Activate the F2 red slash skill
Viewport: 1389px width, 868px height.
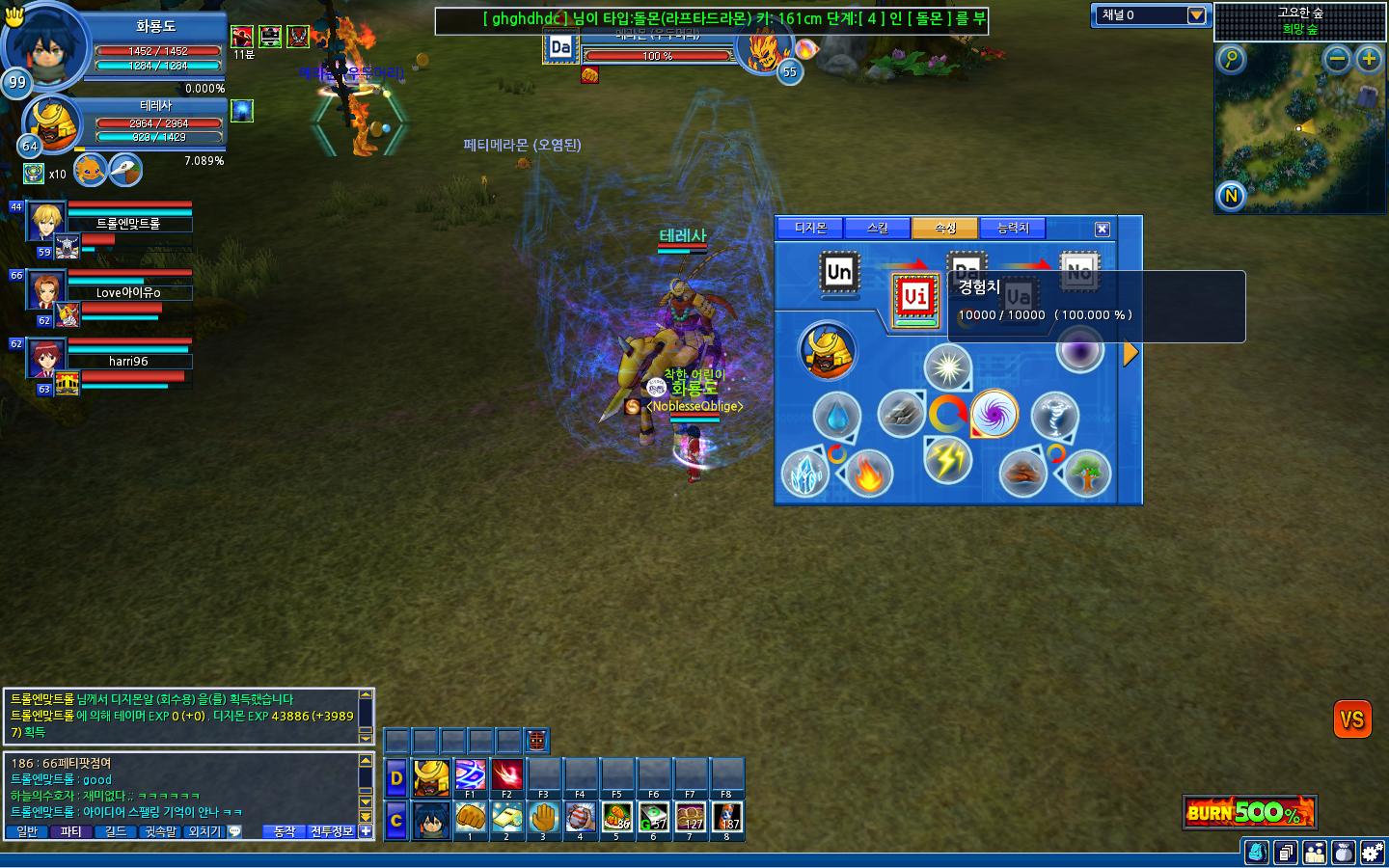(506, 775)
